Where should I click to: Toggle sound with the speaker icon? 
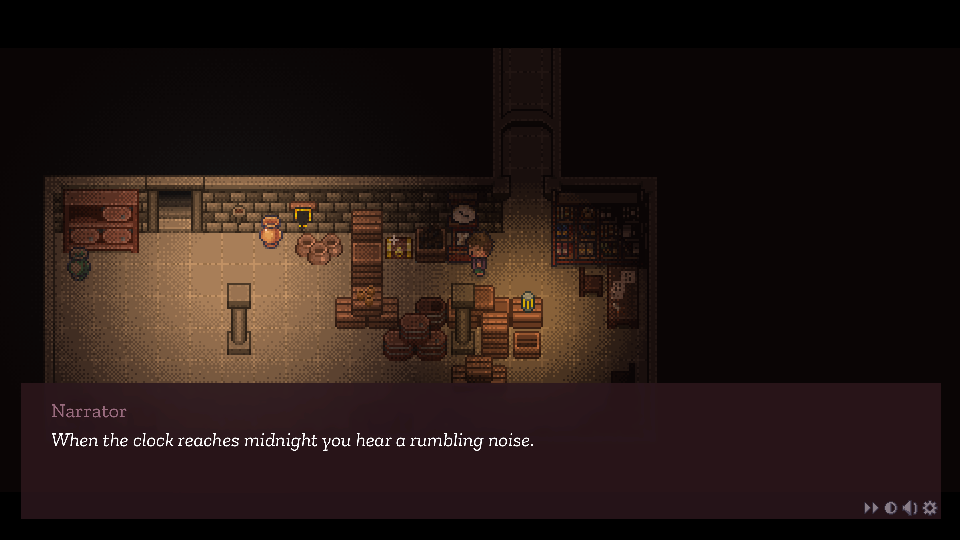pos(909,508)
